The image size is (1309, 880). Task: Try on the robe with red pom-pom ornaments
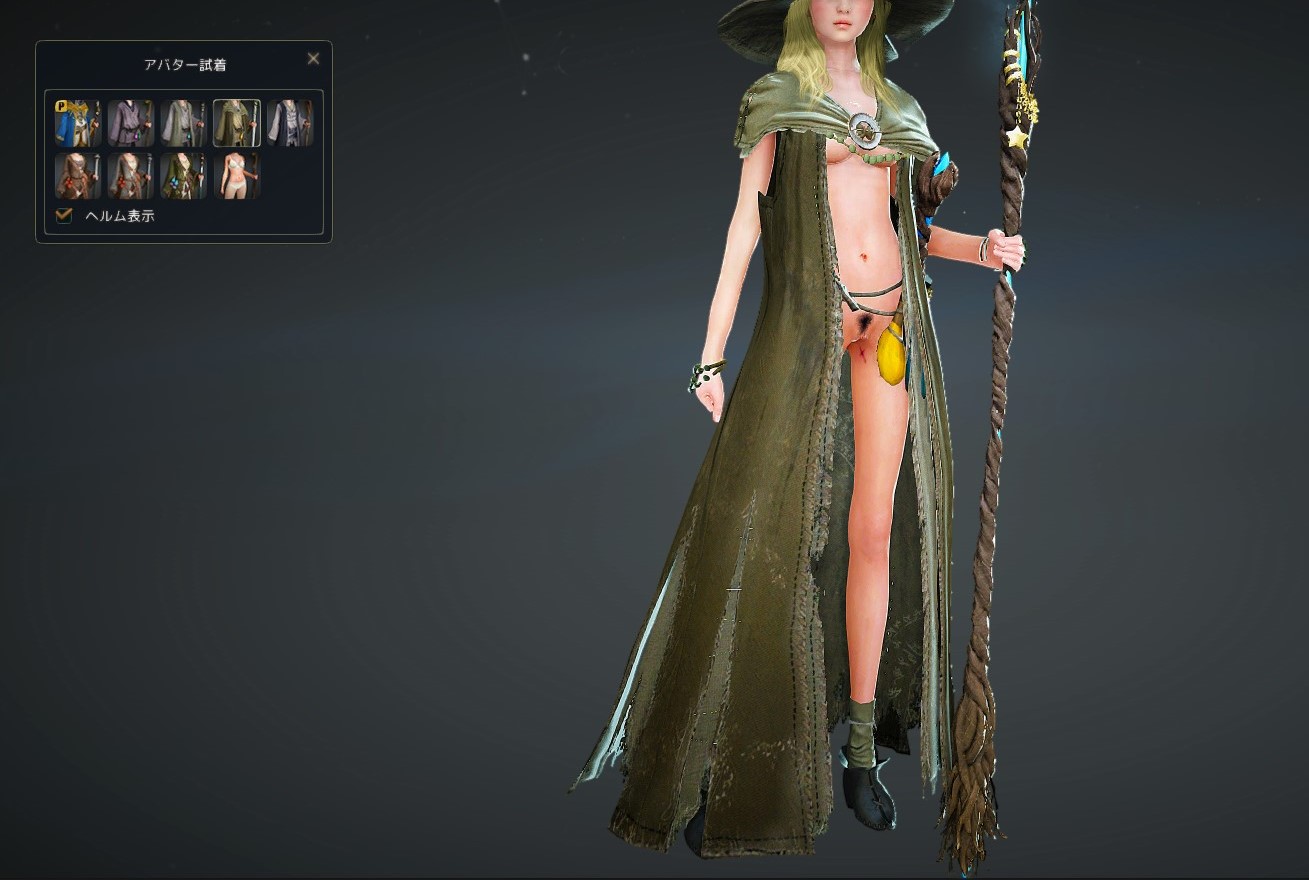click(x=131, y=175)
